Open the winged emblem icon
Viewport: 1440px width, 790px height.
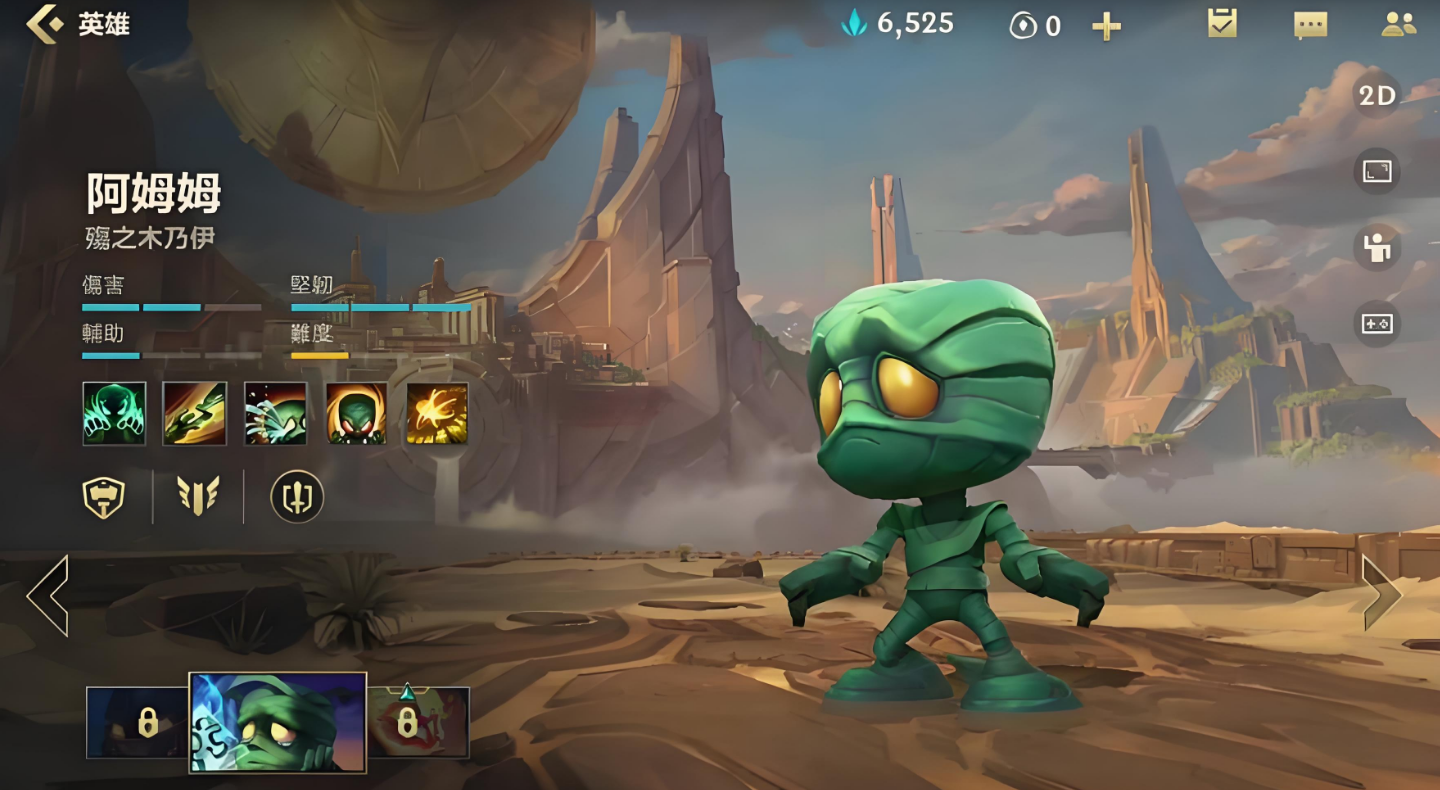coord(198,496)
